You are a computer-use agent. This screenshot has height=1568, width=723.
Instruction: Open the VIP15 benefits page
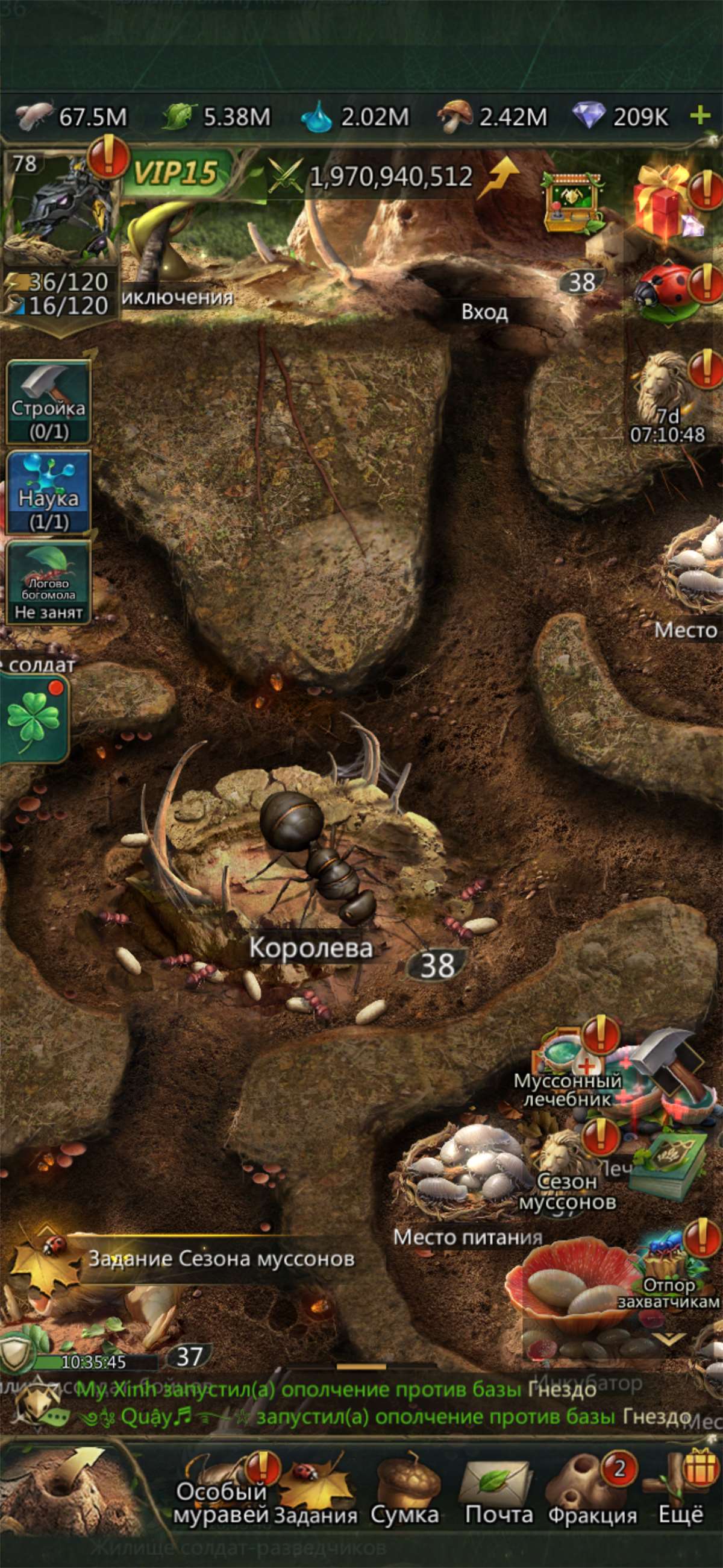click(x=175, y=174)
